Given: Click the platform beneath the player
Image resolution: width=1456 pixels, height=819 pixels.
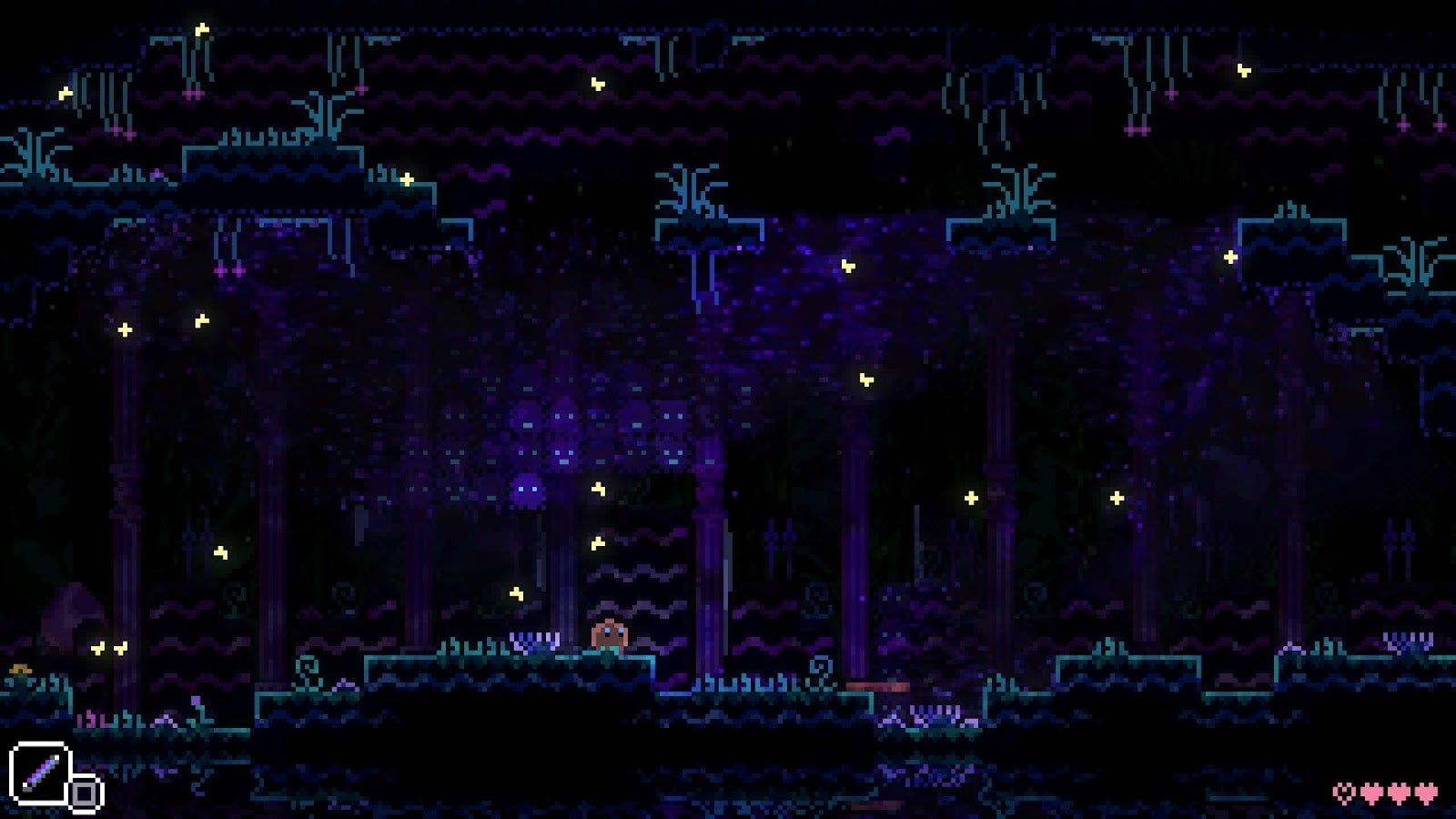Looking at the screenshot, I should (610, 667).
